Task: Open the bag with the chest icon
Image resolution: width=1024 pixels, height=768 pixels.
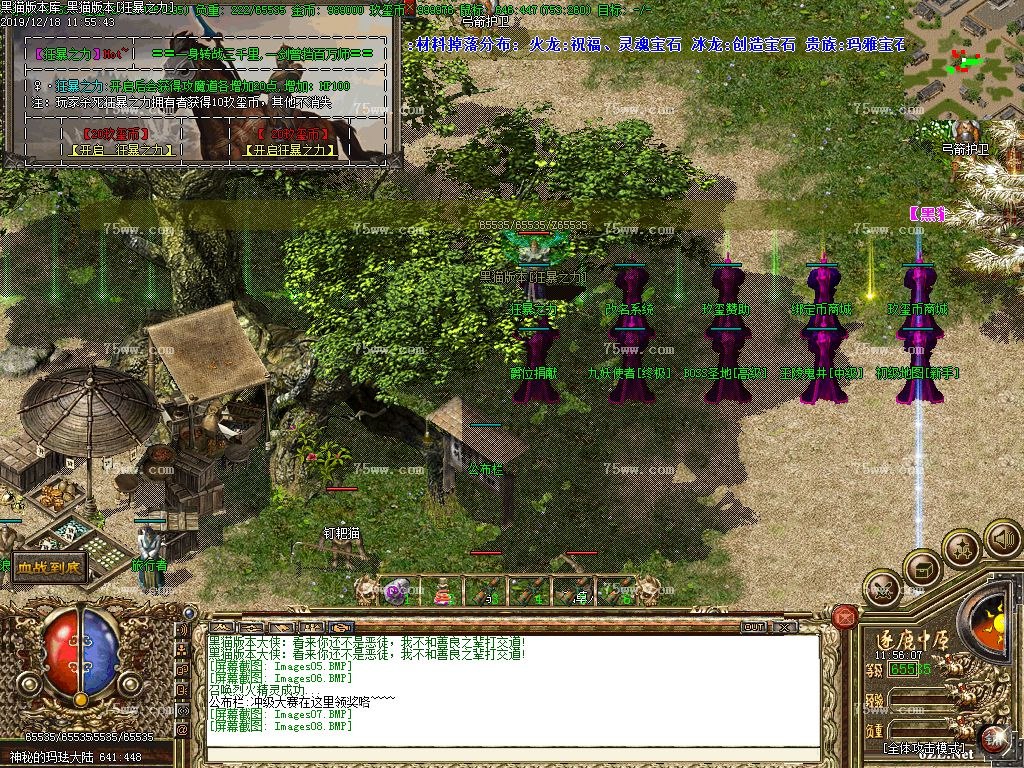Action: [922, 570]
